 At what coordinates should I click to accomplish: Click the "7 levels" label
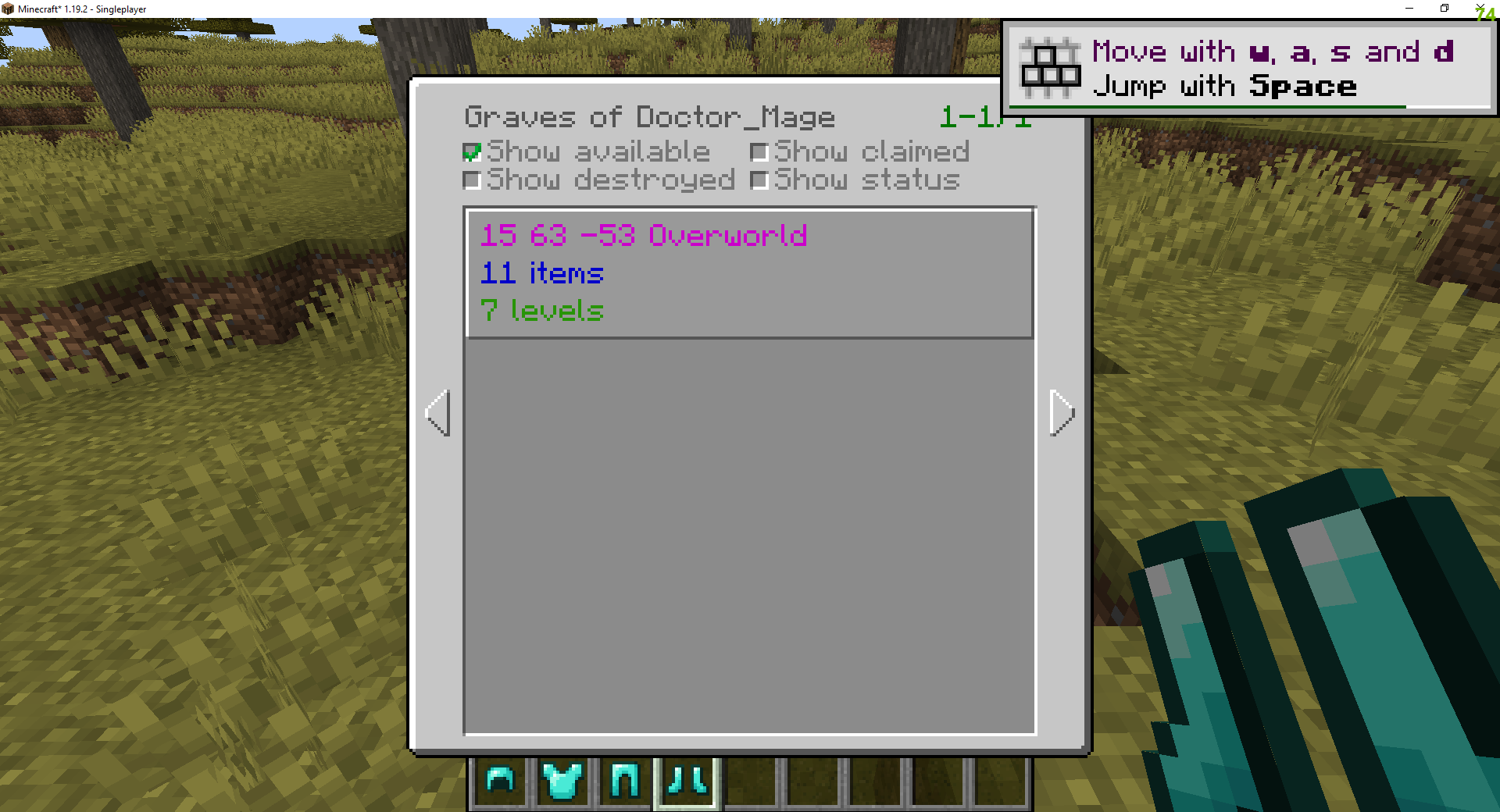click(542, 311)
